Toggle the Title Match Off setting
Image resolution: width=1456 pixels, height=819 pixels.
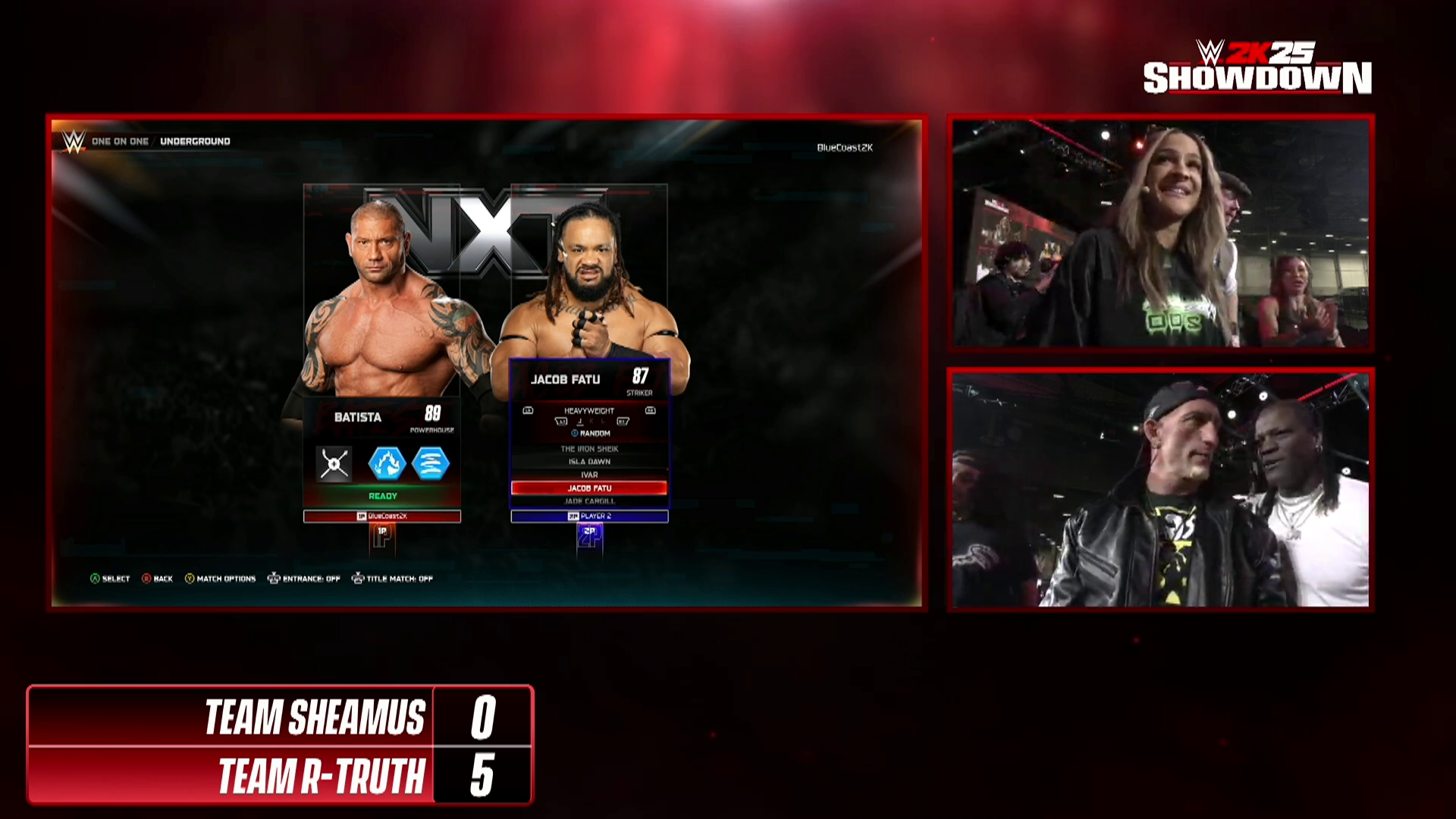tap(392, 579)
